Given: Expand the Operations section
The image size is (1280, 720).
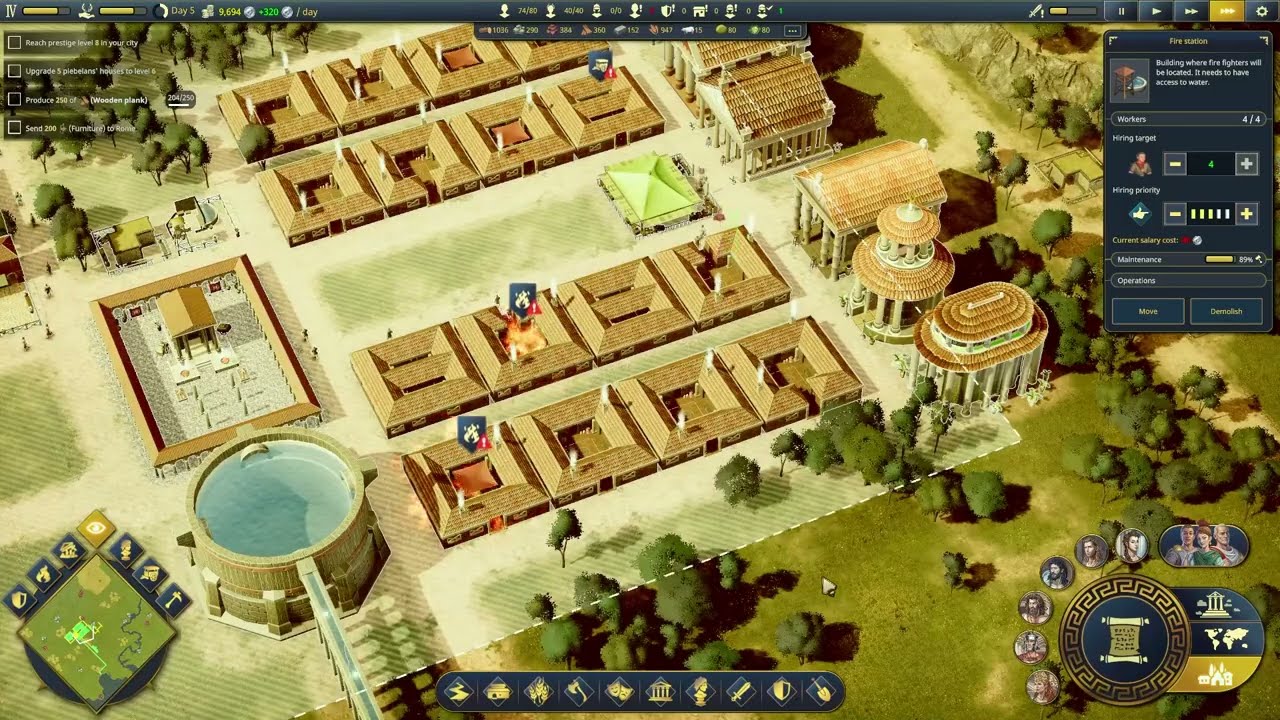Looking at the screenshot, I should [x=1187, y=281].
